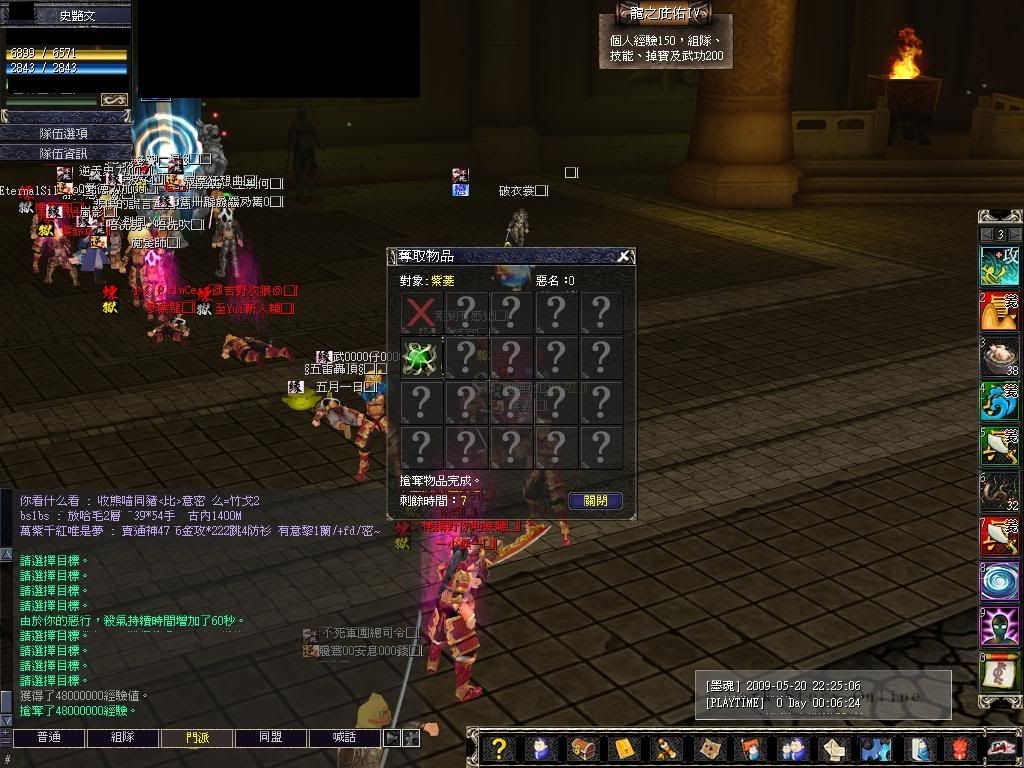Take the green item in the loot grid

point(422,358)
